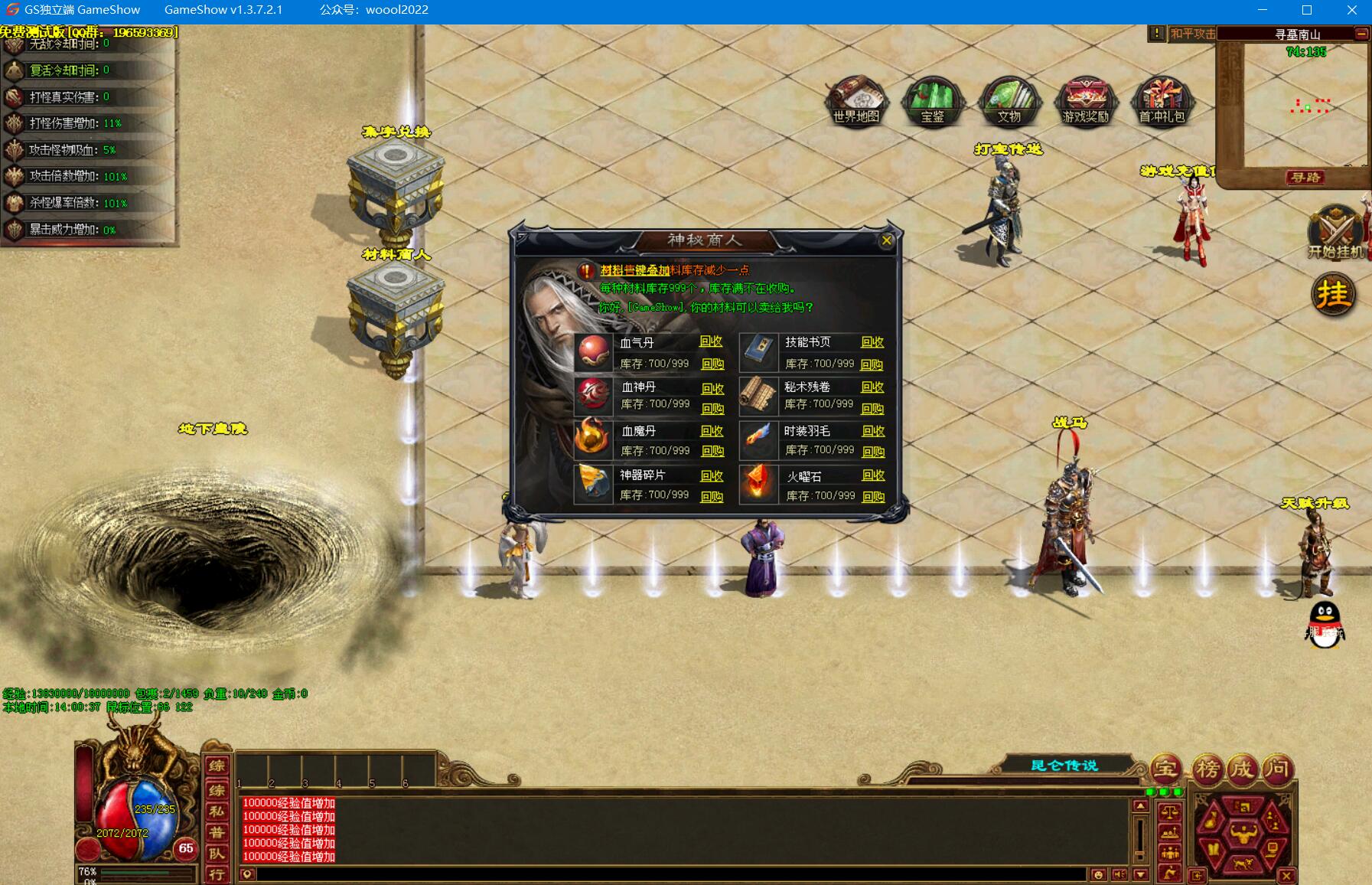Open the 游戏奖励 rewards icon
The height and width of the screenshot is (885, 1372).
1085,101
